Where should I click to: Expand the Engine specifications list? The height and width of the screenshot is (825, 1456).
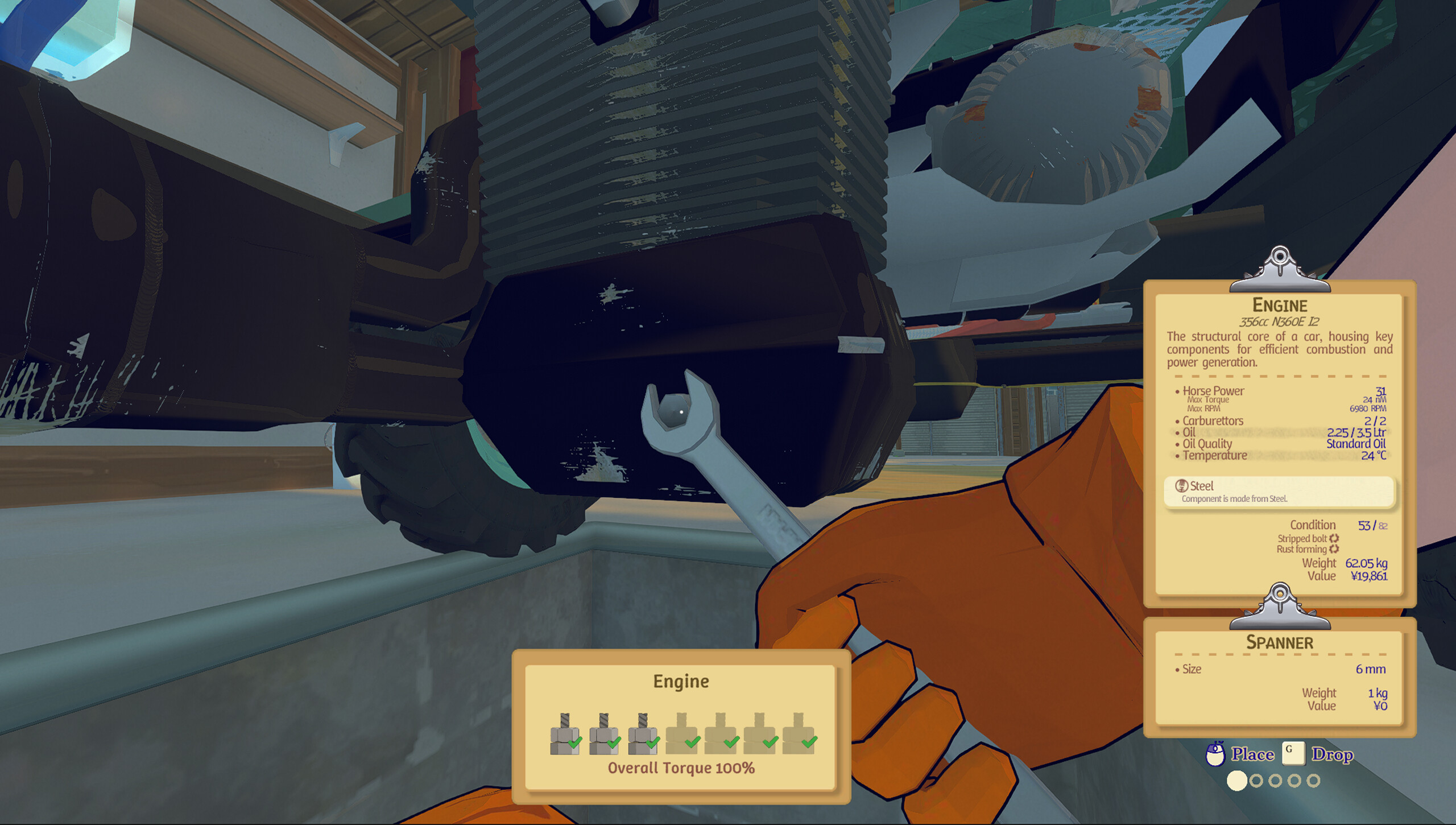click(1280, 424)
